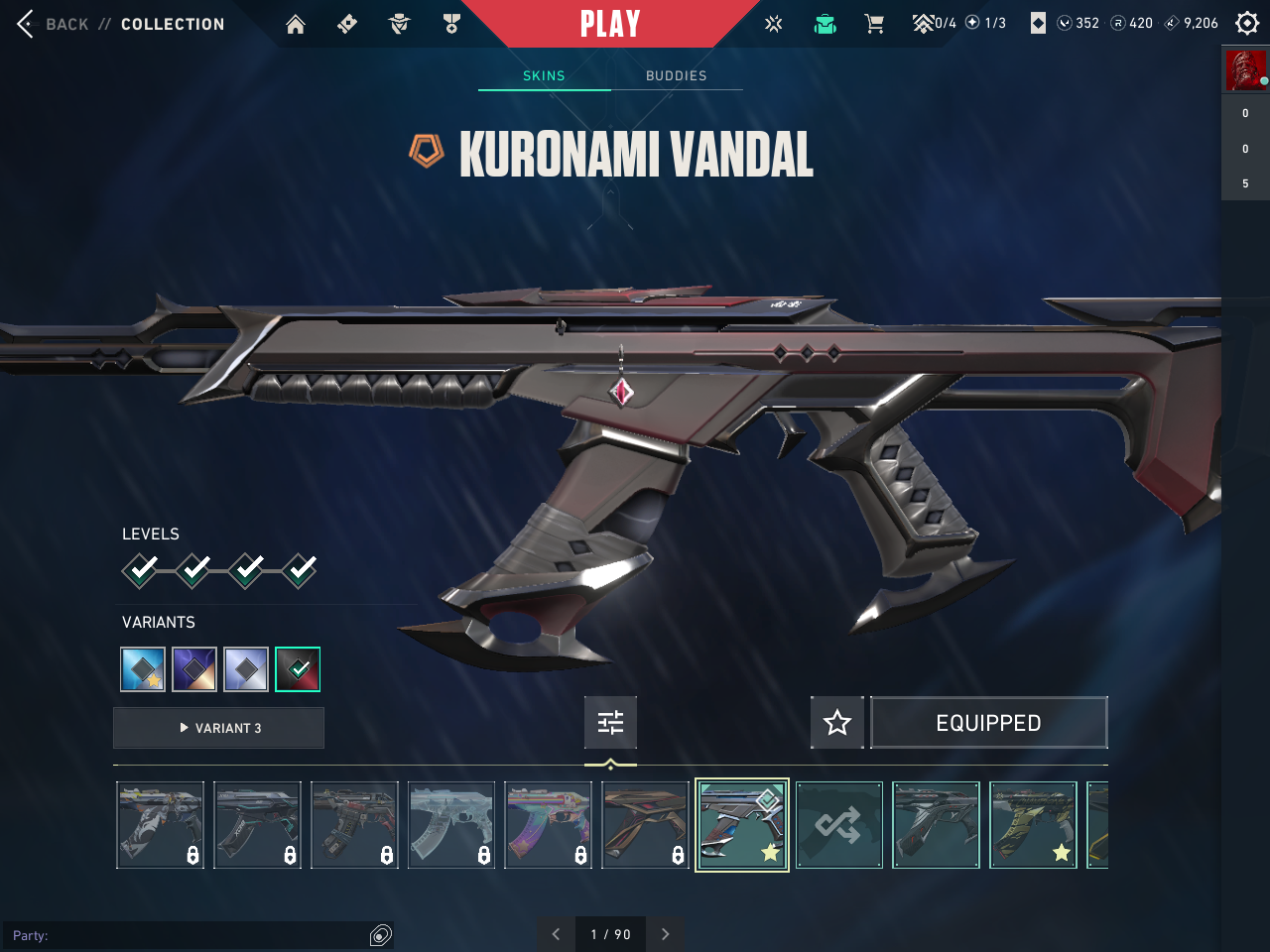This screenshot has width=1270, height=952.
Task: Start matchmaking with the PLAY button
Action: click(x=610, y=24)
